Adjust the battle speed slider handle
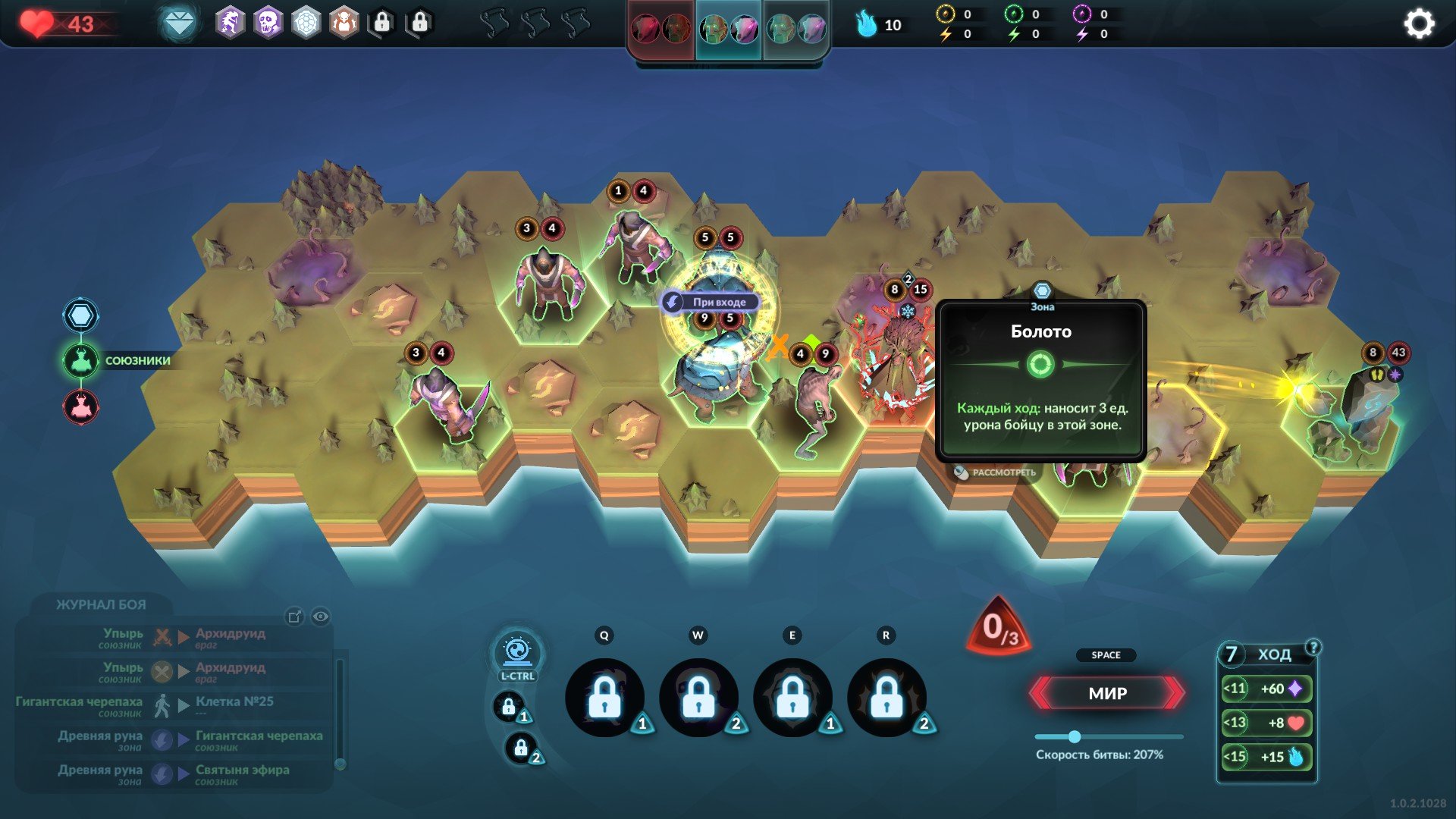 pyautogui.click(x=1075, y=736)
